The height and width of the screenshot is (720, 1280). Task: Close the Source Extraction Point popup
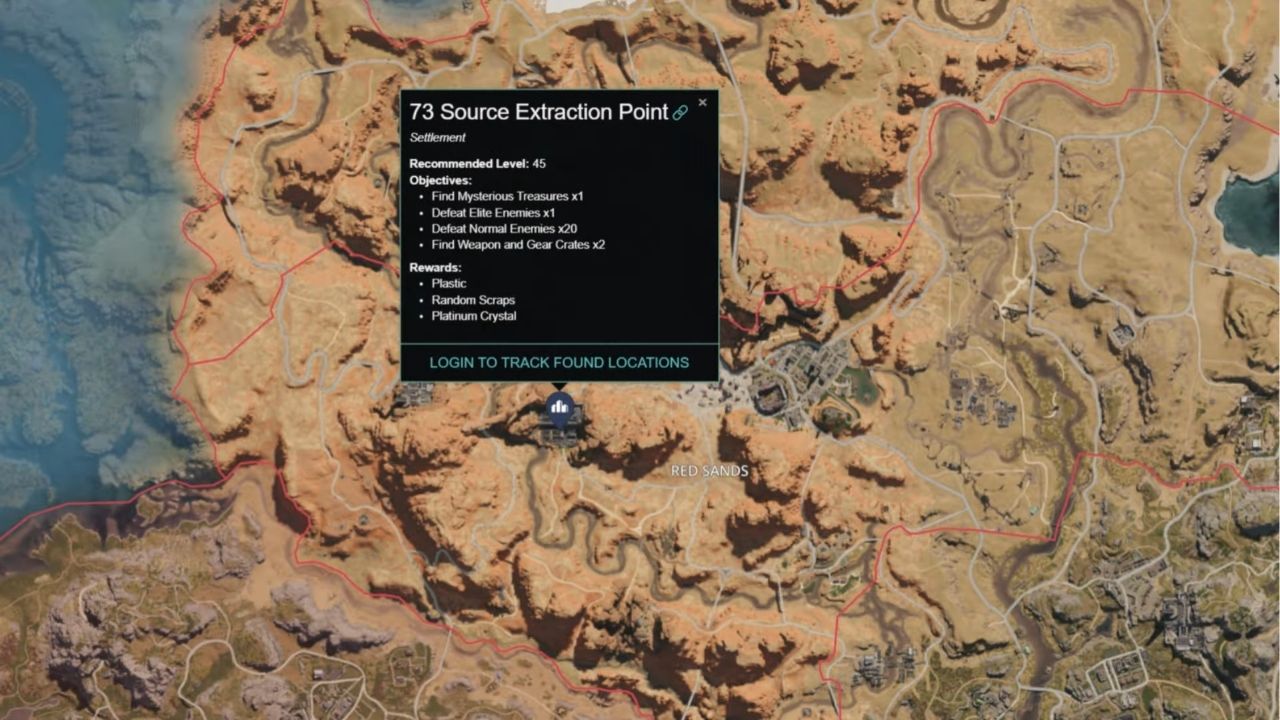click(x=702, y=102)
